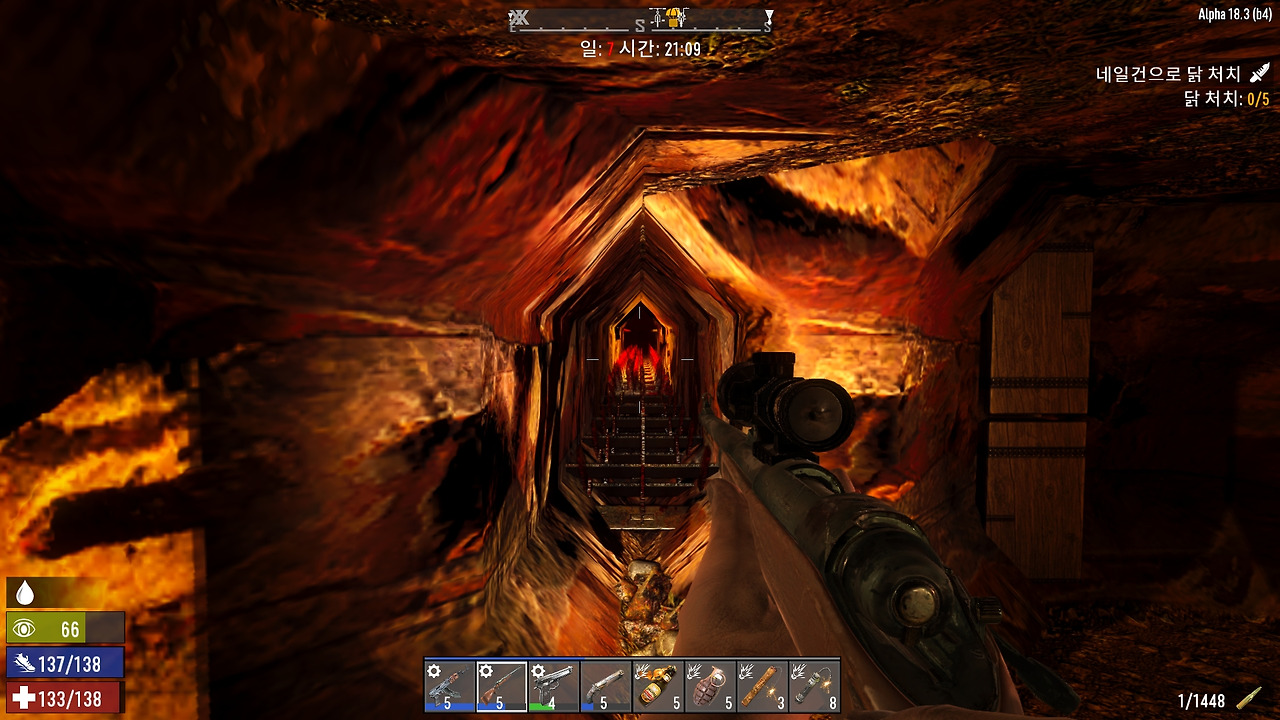Click the quest tracker knife icon

point(1260,74)
